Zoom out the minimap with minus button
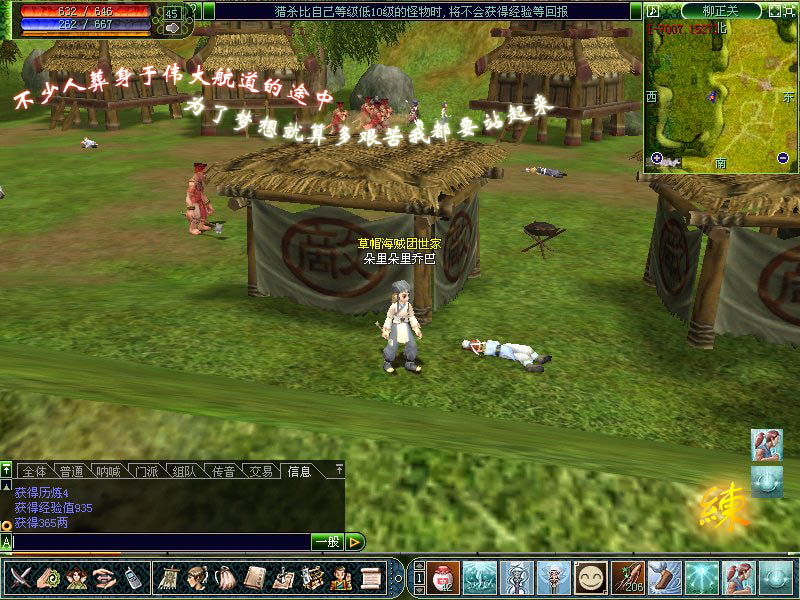The width and height of the screenshot is (800, 600). point(782,158)
